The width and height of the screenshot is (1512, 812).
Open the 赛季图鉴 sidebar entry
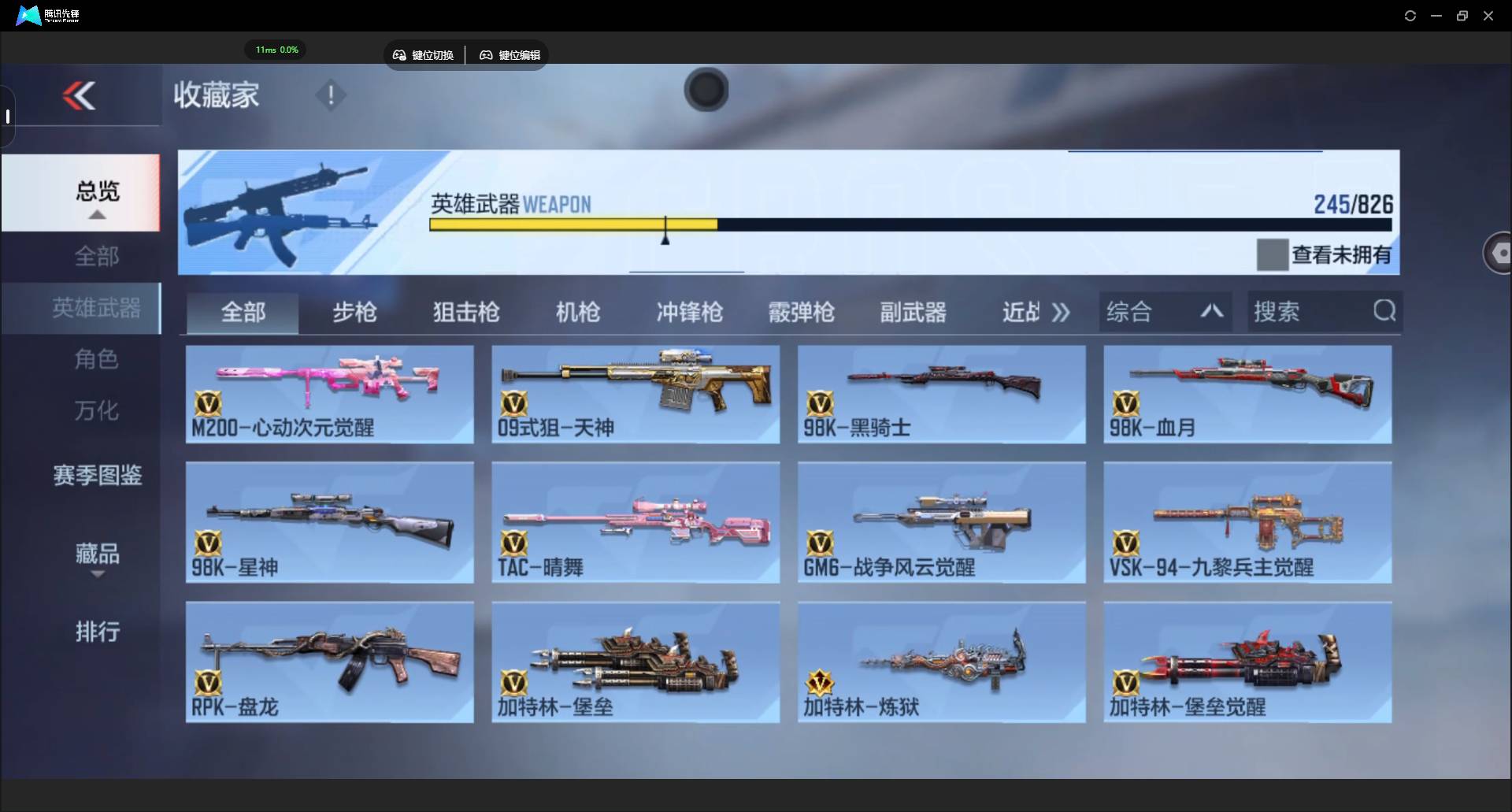(96, 476)
